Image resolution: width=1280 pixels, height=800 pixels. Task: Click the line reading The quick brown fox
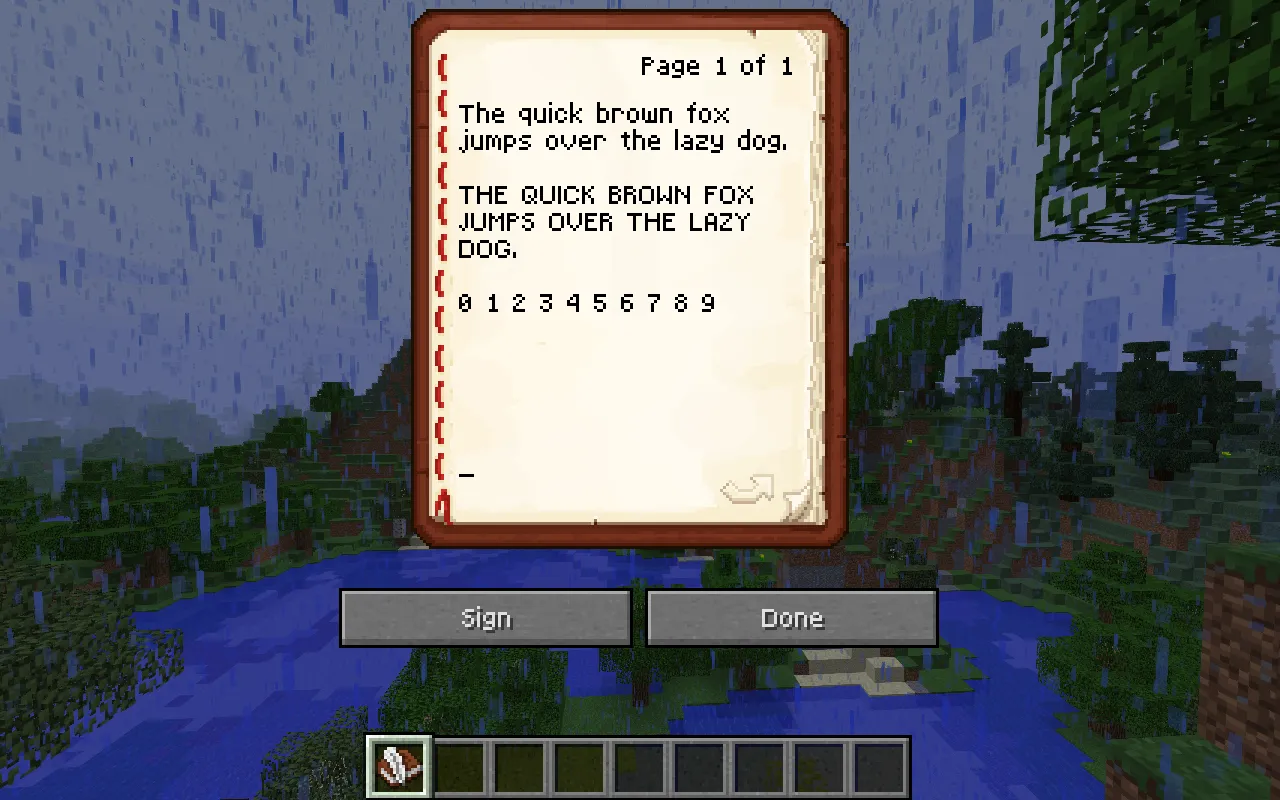pos(595,113)
